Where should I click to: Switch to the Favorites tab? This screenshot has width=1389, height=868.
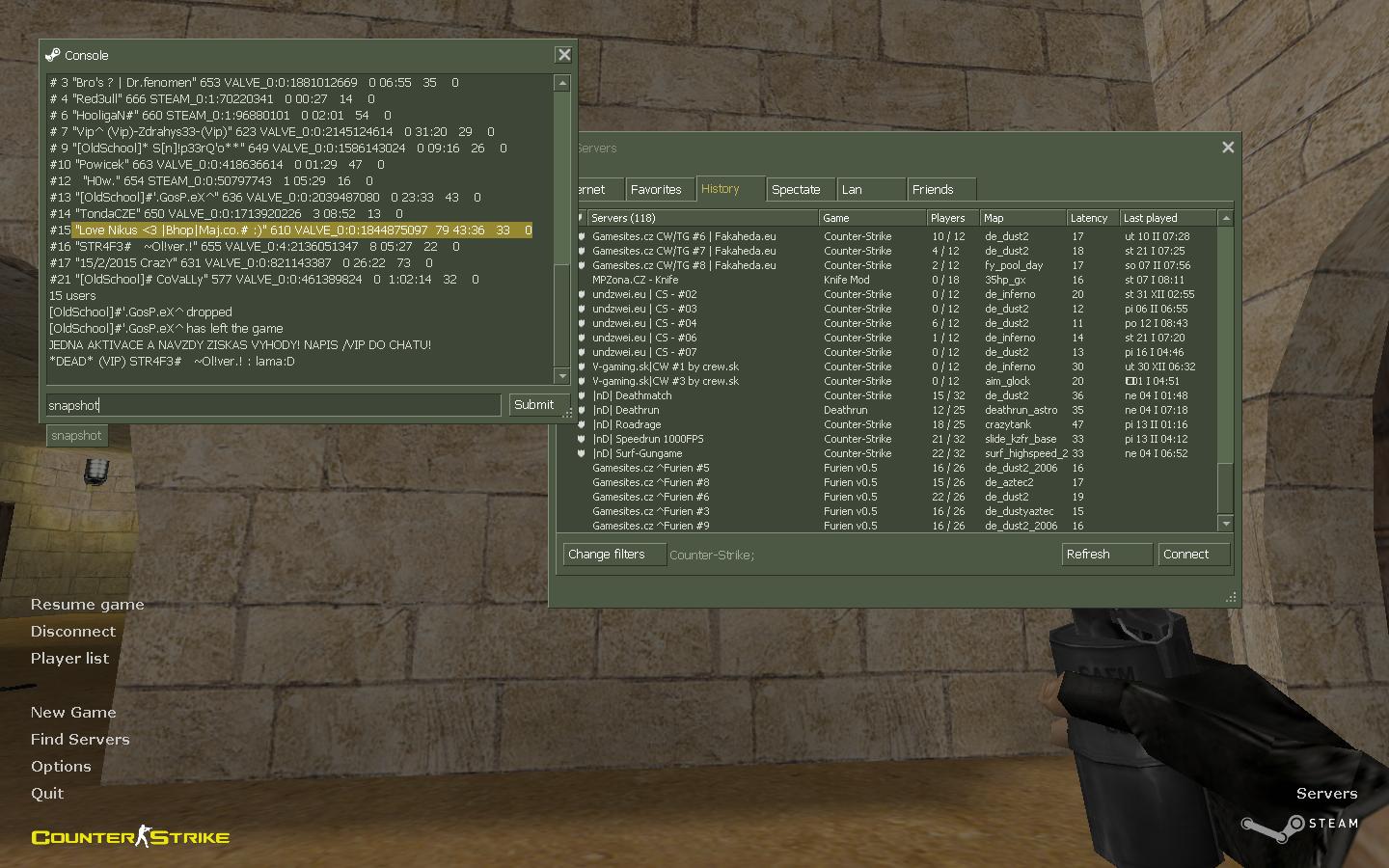[x=656, y=190]
